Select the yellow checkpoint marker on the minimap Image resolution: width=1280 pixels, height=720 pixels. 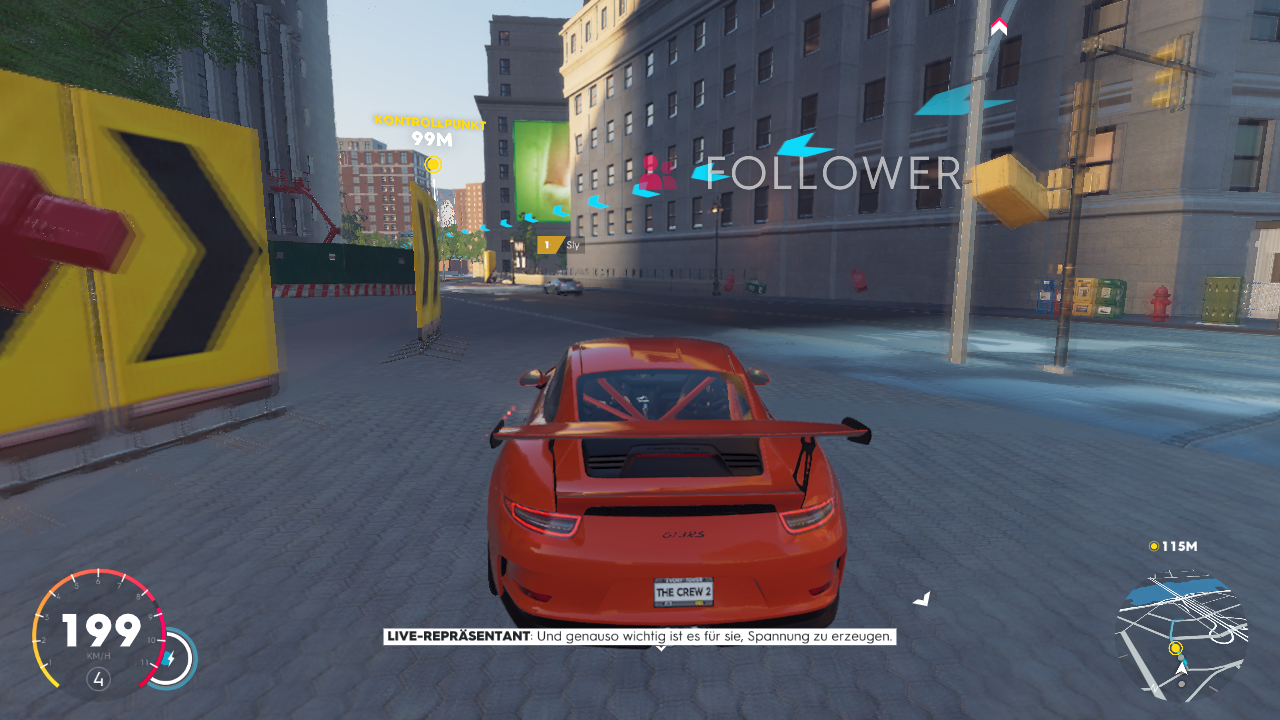pyautogui.click(x=1176, y=649)
